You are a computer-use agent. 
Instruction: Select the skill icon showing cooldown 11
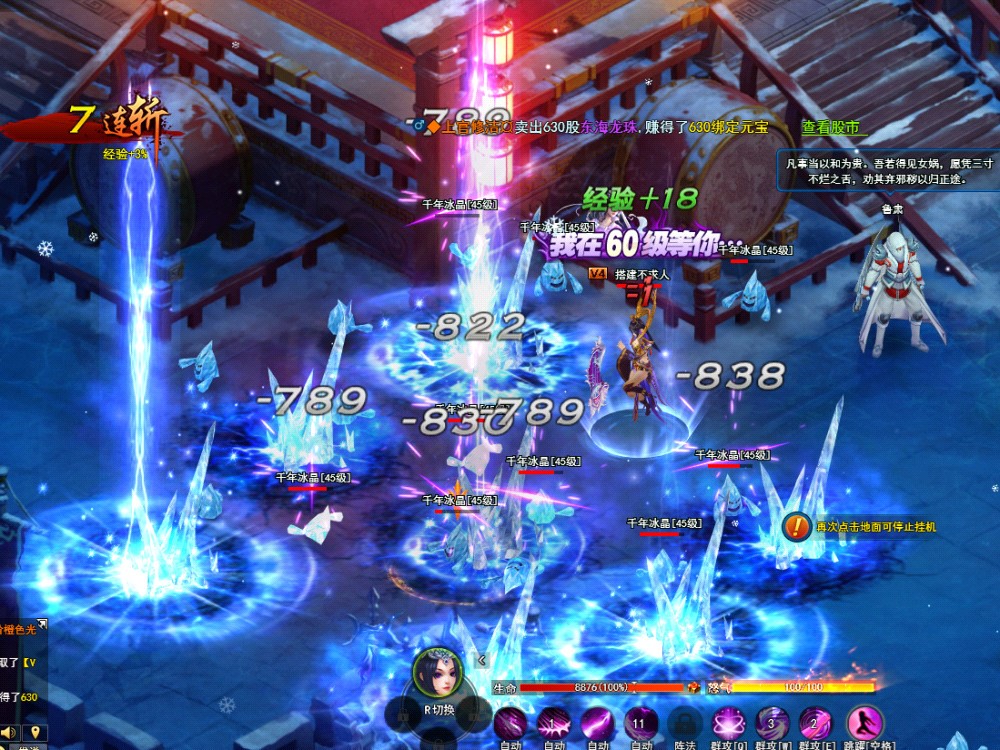point(641,723)
